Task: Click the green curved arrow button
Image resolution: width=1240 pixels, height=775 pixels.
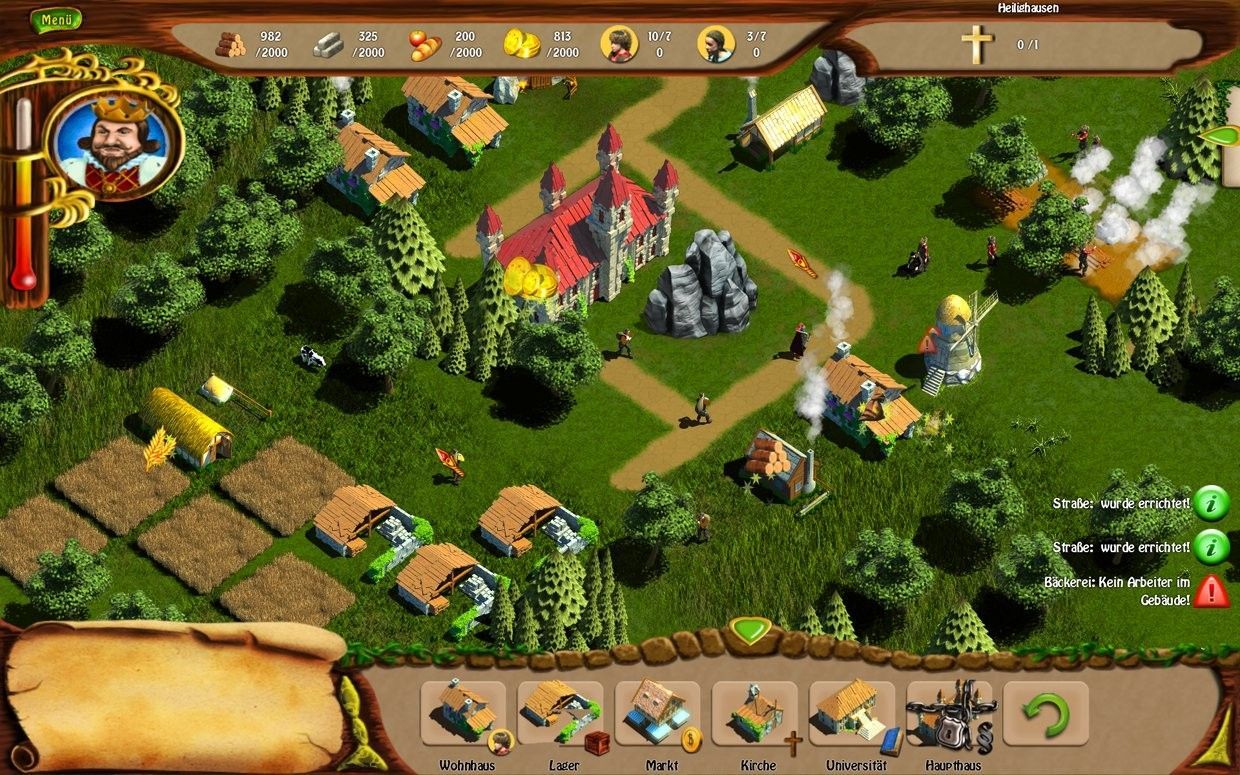Action: (1045, 713)
